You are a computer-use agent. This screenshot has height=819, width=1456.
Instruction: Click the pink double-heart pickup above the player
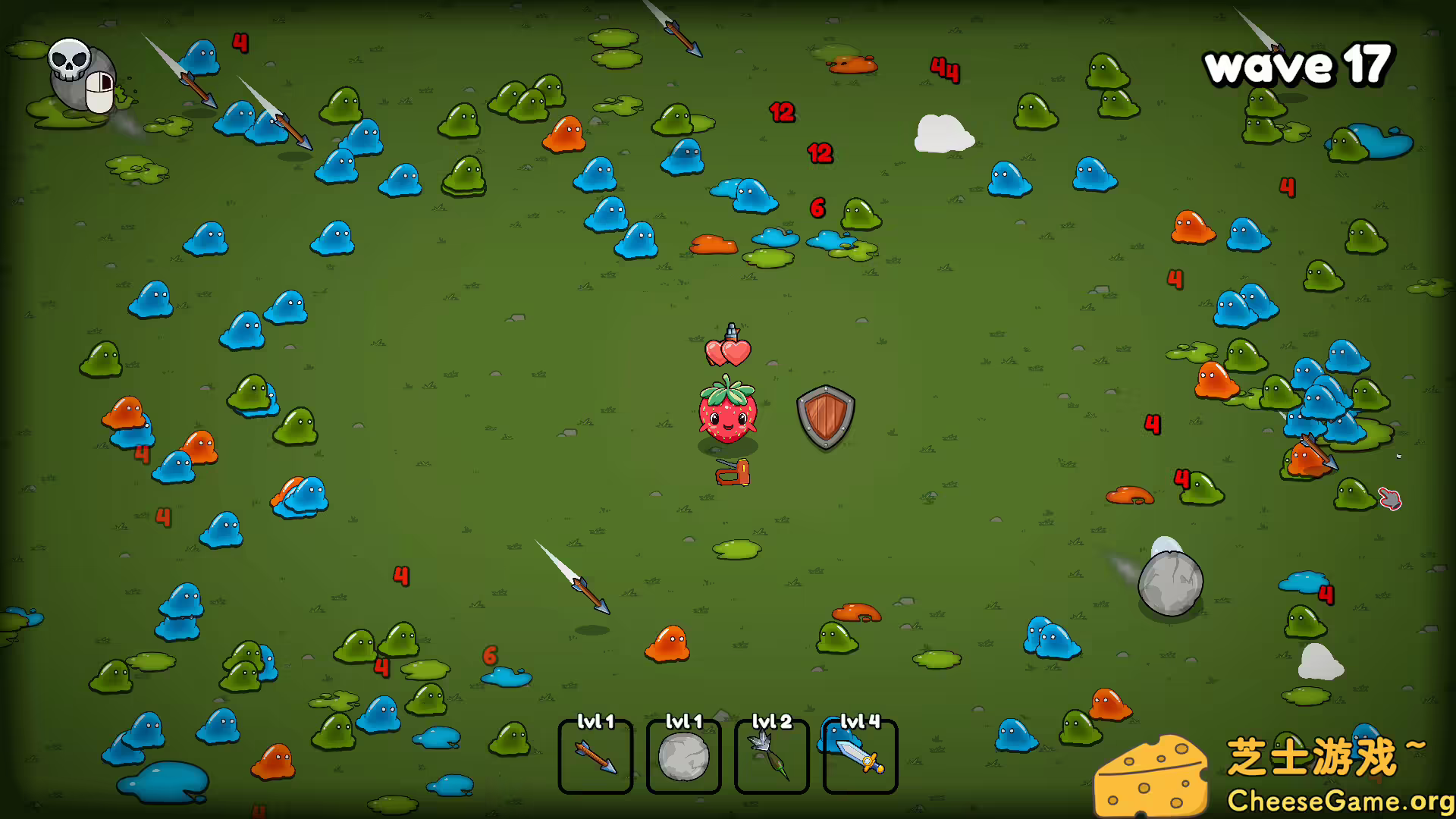coord(728,353)
